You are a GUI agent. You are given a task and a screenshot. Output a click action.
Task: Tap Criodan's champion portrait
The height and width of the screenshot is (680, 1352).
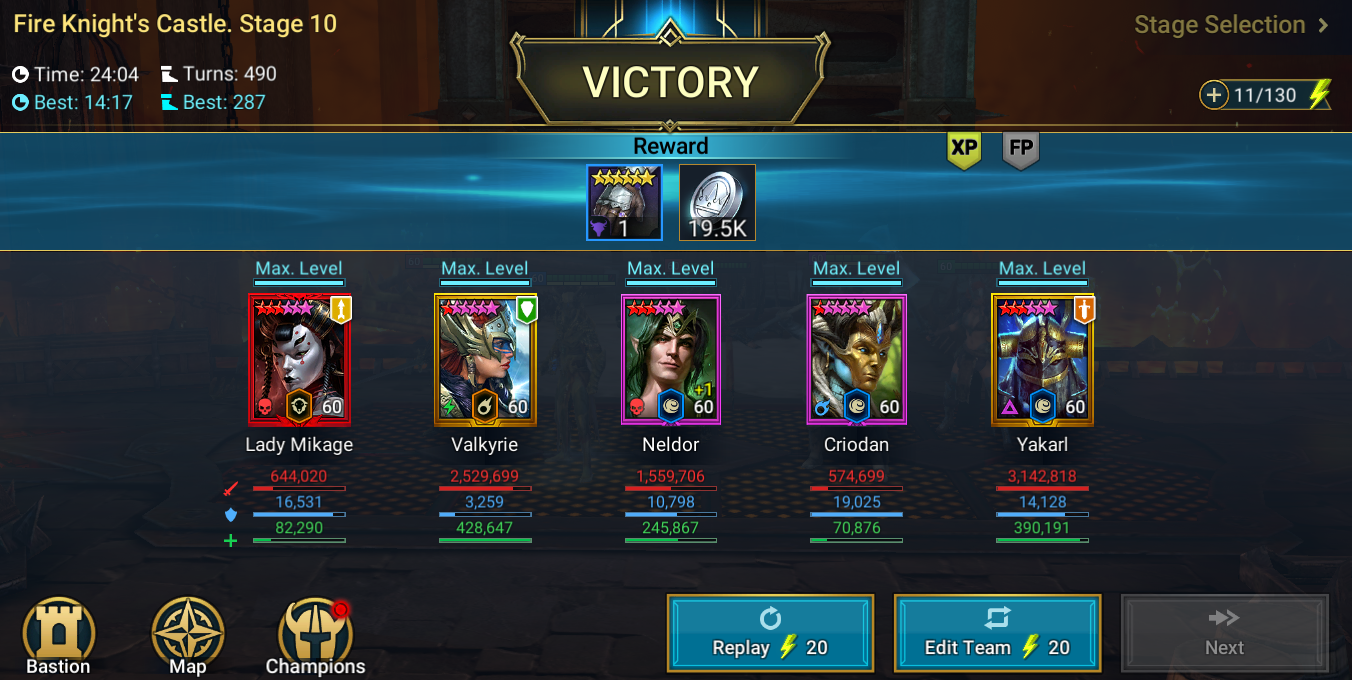(x=857, y=359)
